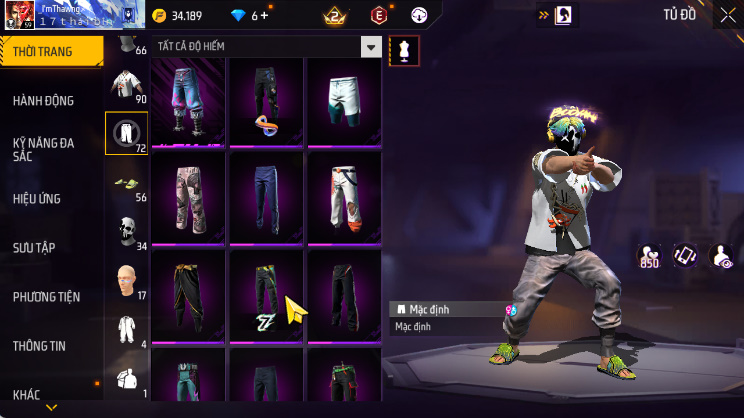Screen dimensions: 744x418
Task: Switch to the Hành Động tab
Action: 44,100
